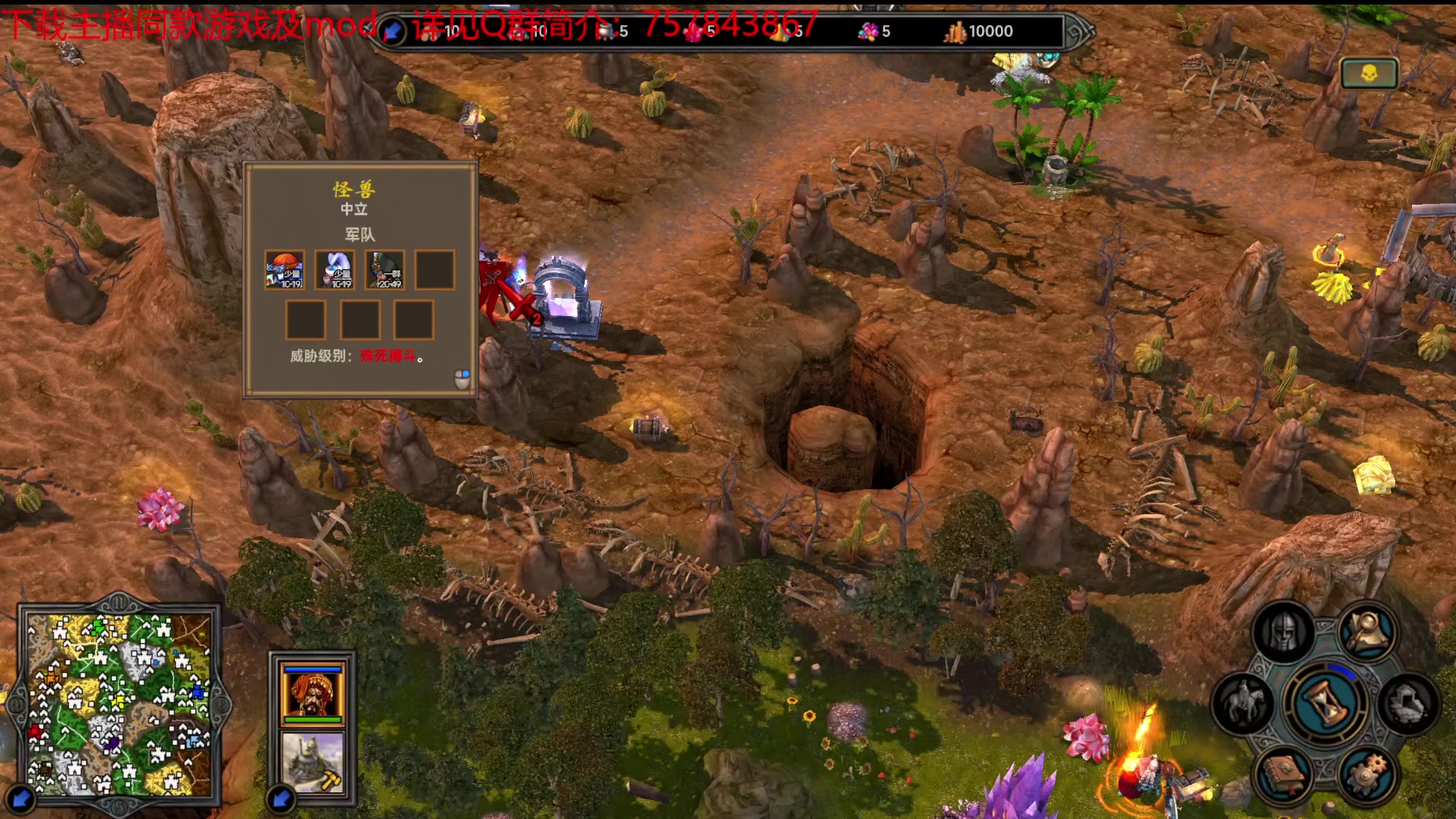End the turn with the hourglass button
Image resolution: width=1456 pixels, height=819 pixels.
coord(1326,703)
